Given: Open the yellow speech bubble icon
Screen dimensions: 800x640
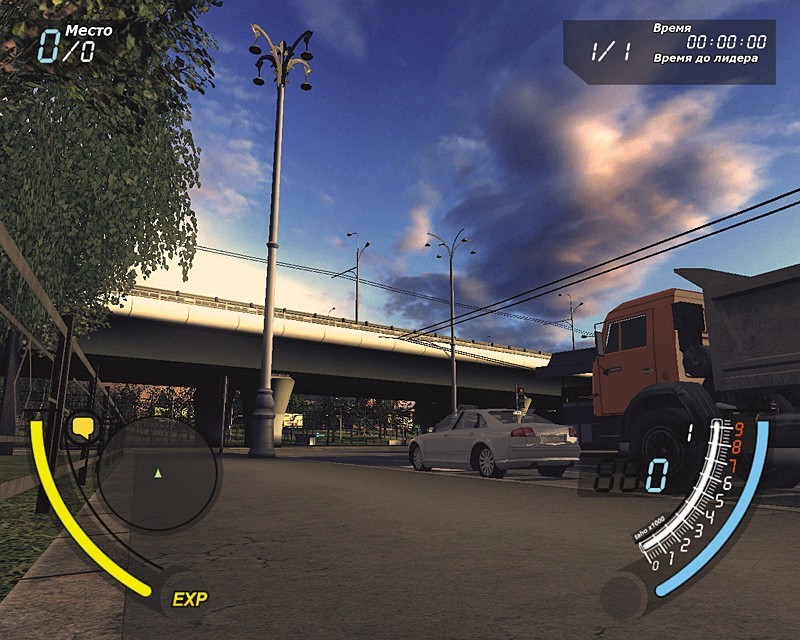Looking at the screenshot, I should click(x=83, y=429).
